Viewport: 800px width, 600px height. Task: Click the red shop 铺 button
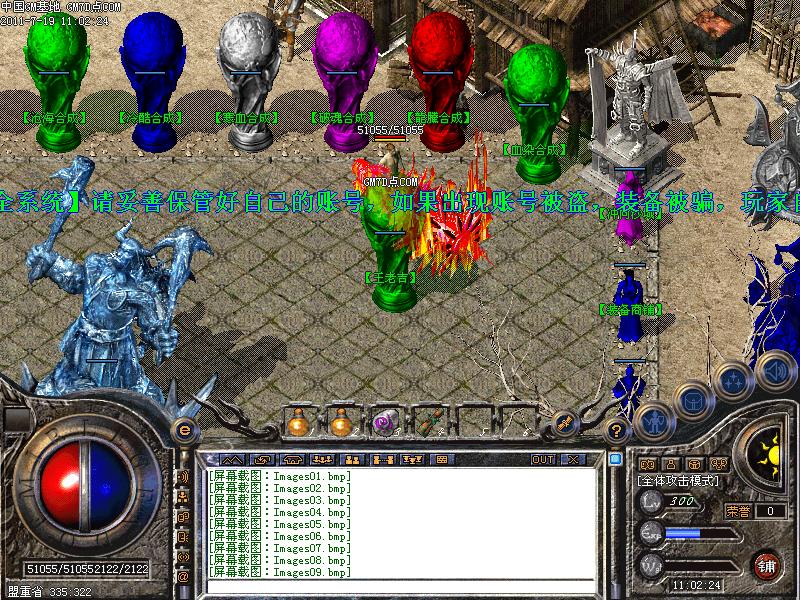pos(767,564)
